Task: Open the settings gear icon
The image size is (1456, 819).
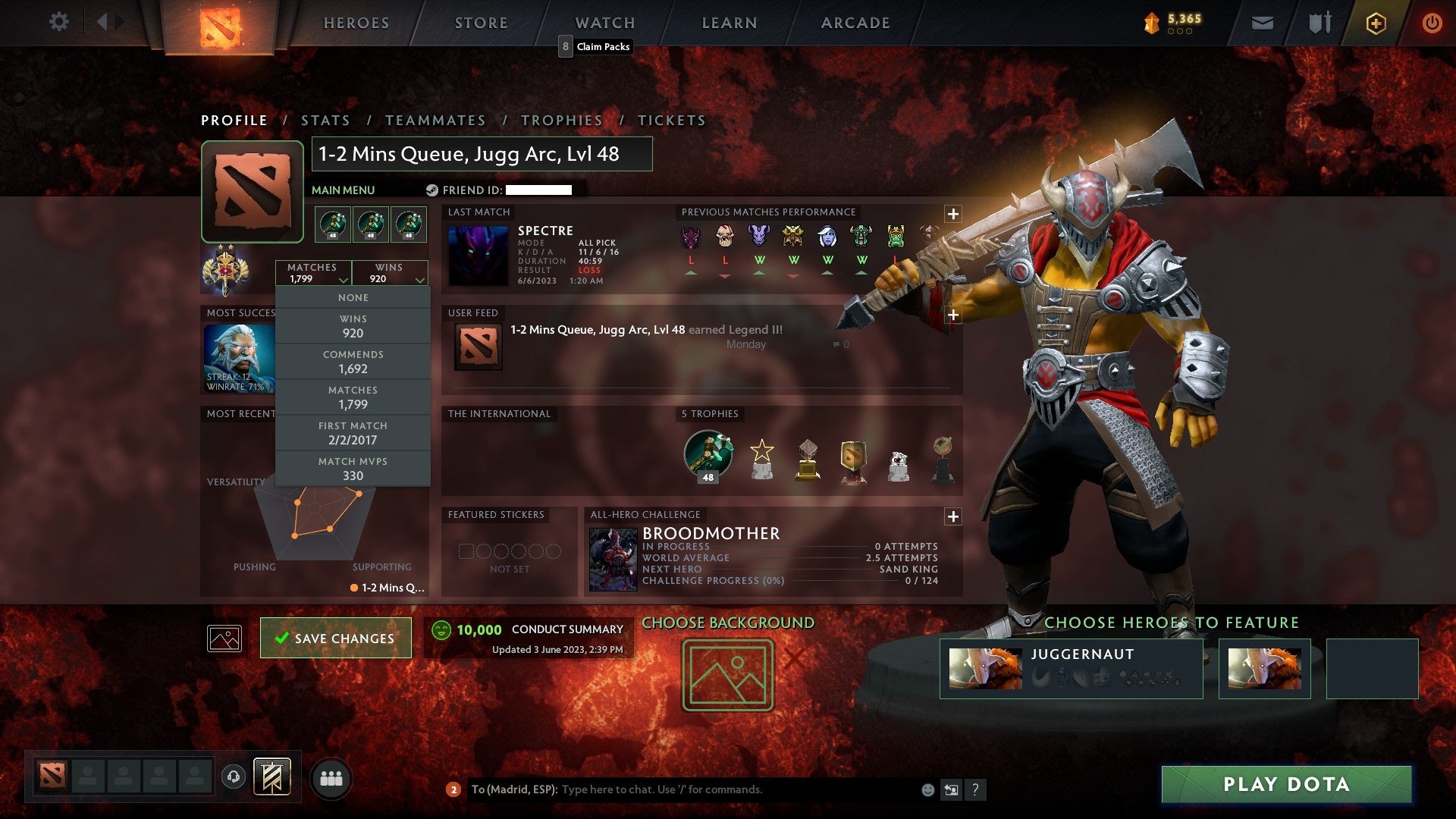Action: [59, 22]
